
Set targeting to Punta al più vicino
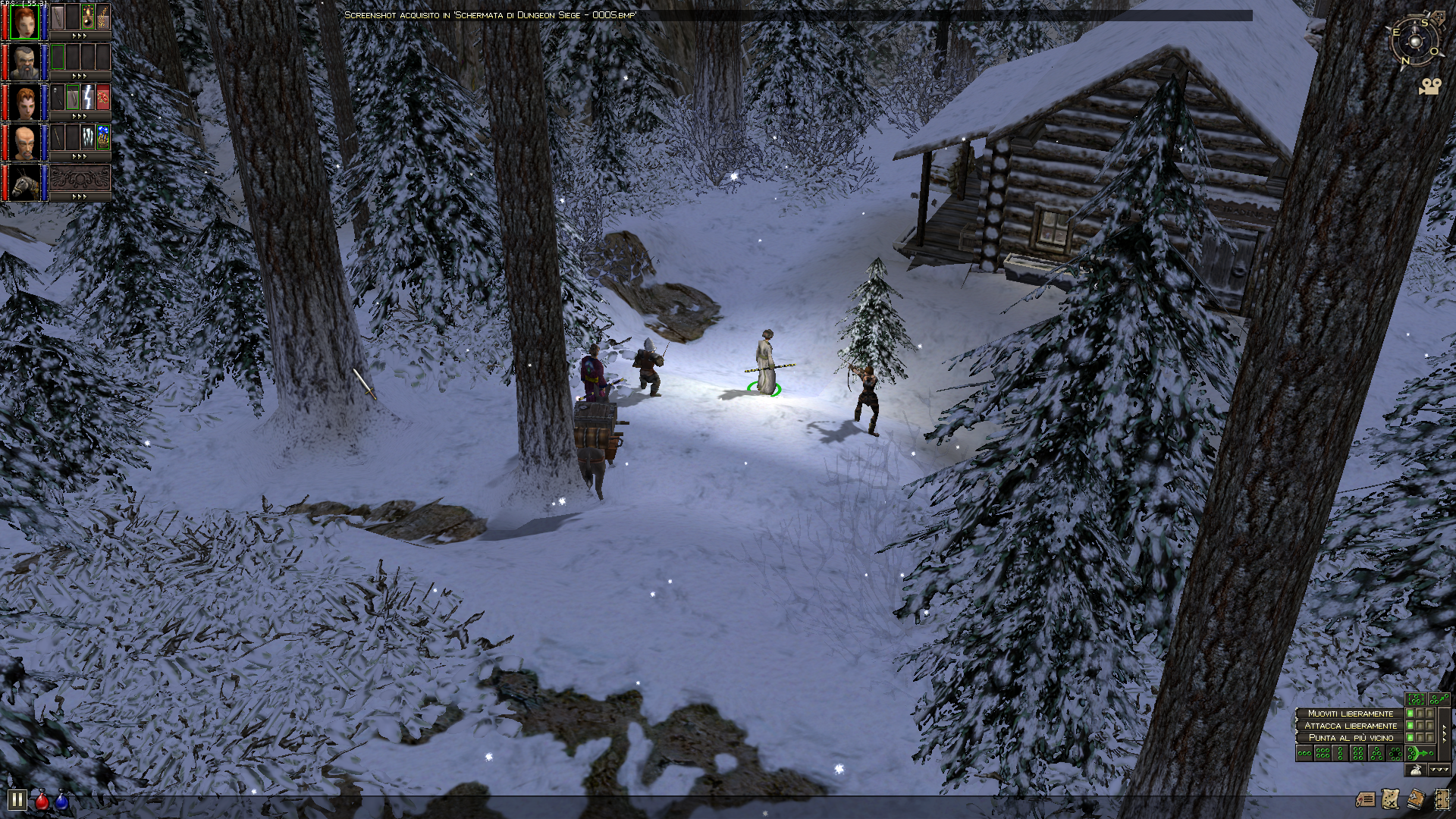(1350, 738)
